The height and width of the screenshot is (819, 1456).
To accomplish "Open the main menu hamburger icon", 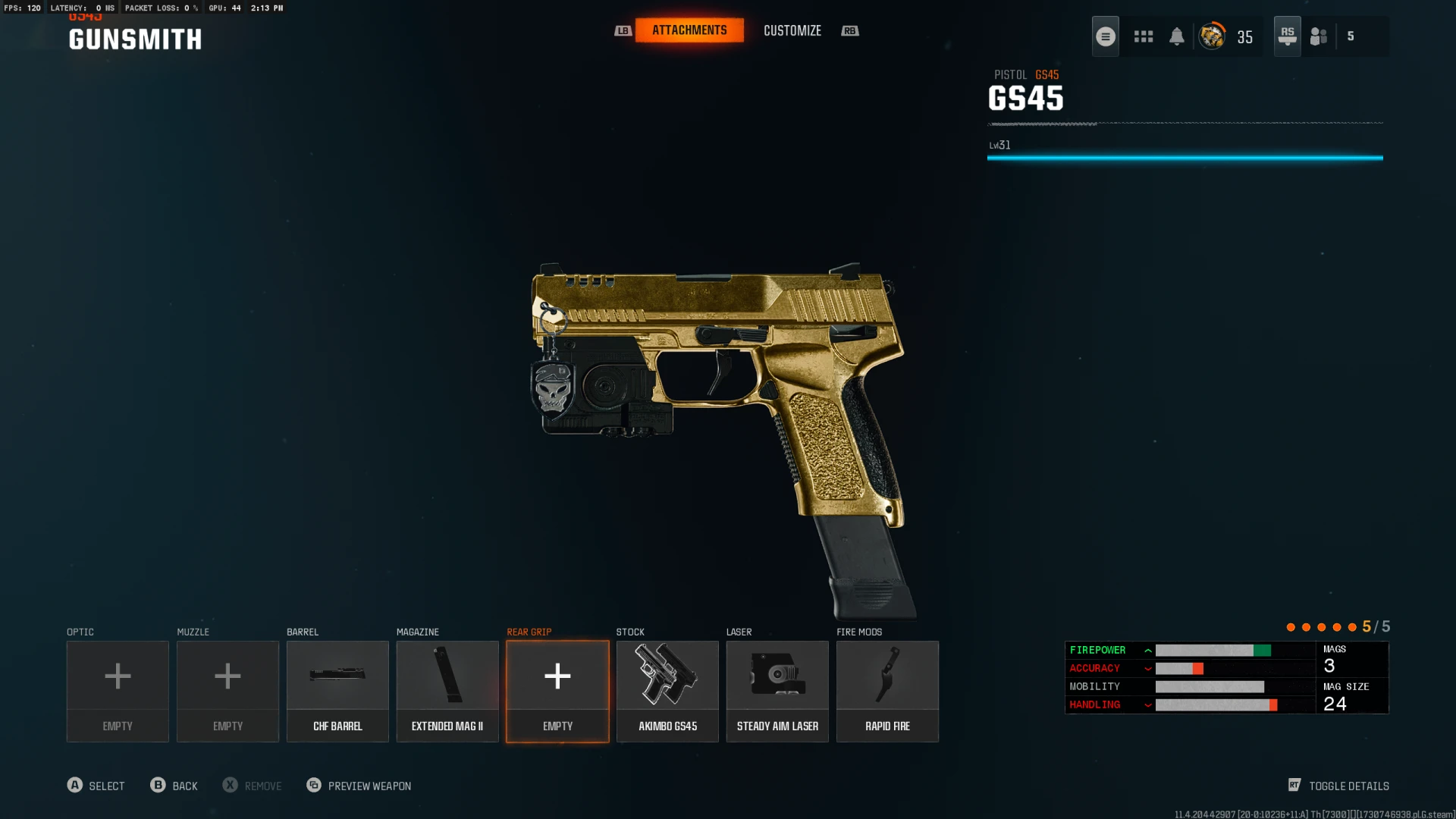I will [1105, 36].
